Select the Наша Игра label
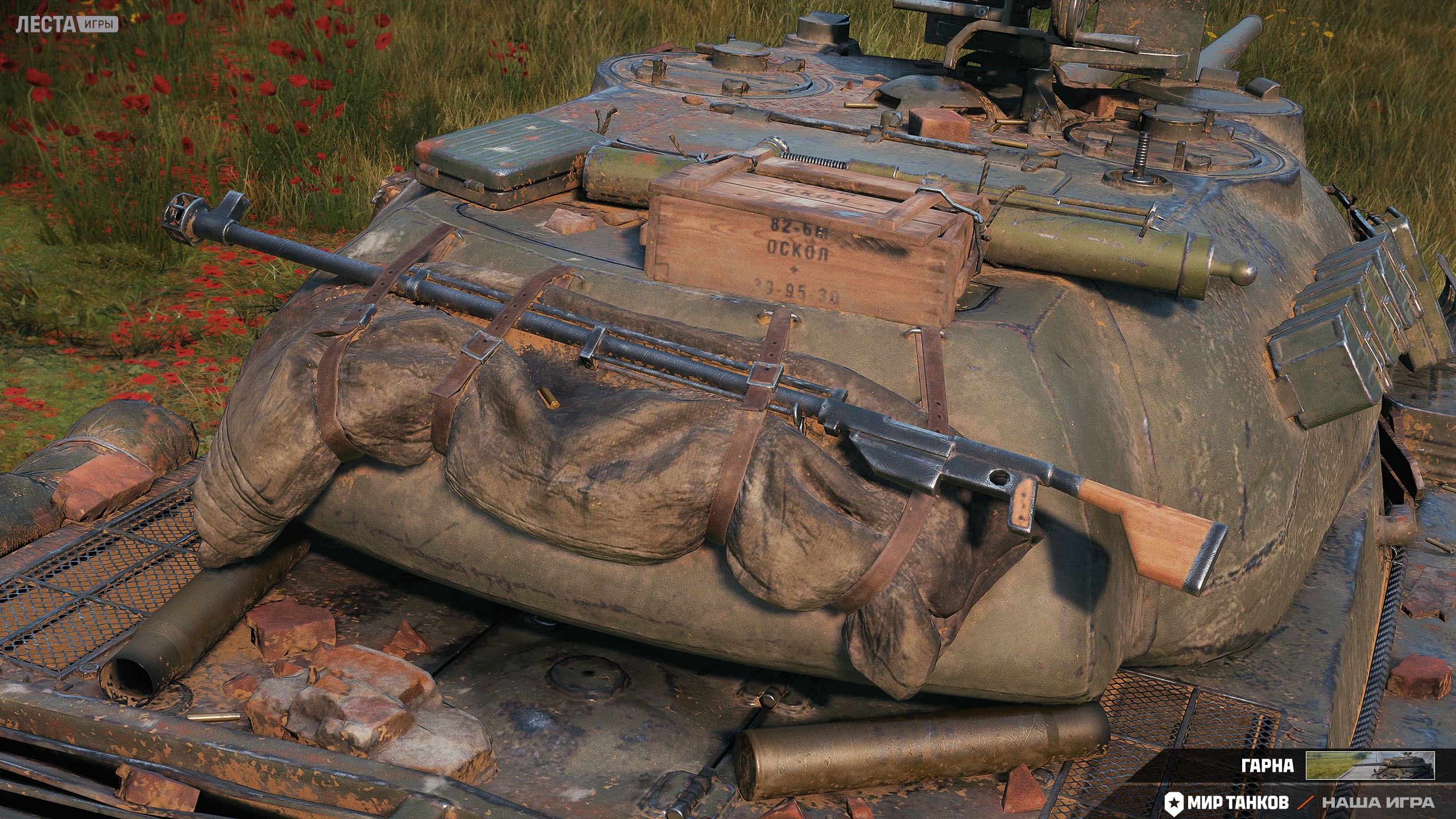 1384,803
